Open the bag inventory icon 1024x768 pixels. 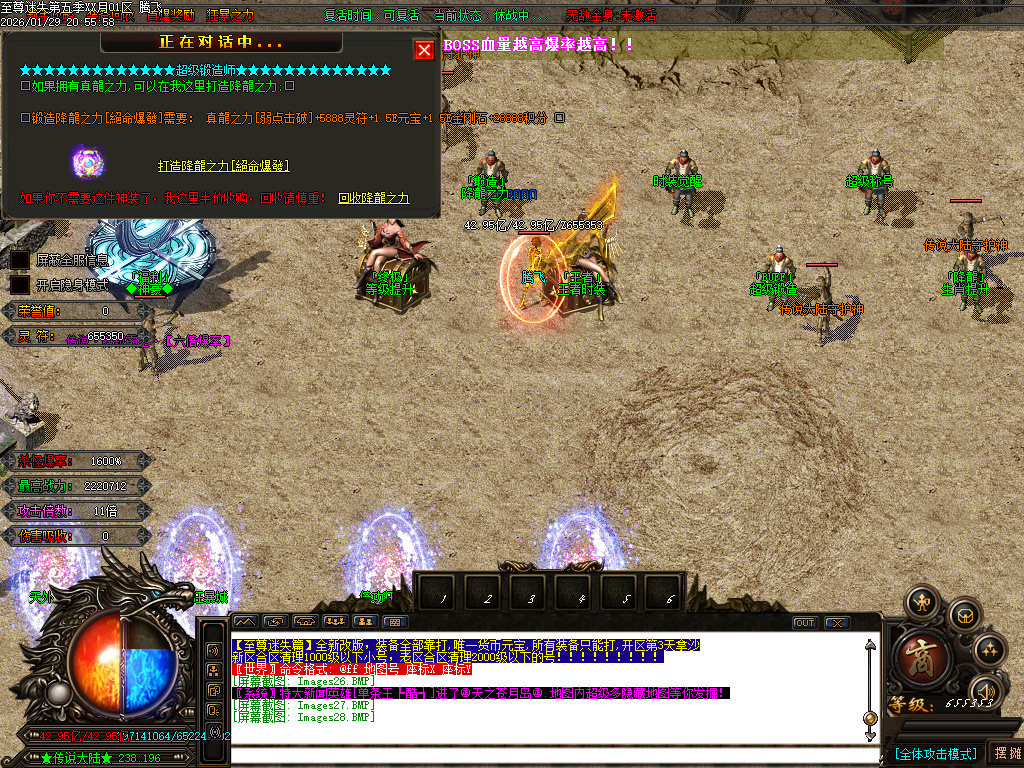[x=964, y=614]
